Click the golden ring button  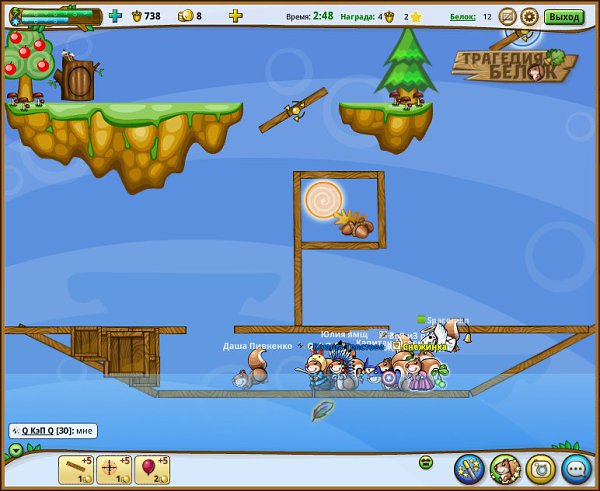[x=540, y=467]
